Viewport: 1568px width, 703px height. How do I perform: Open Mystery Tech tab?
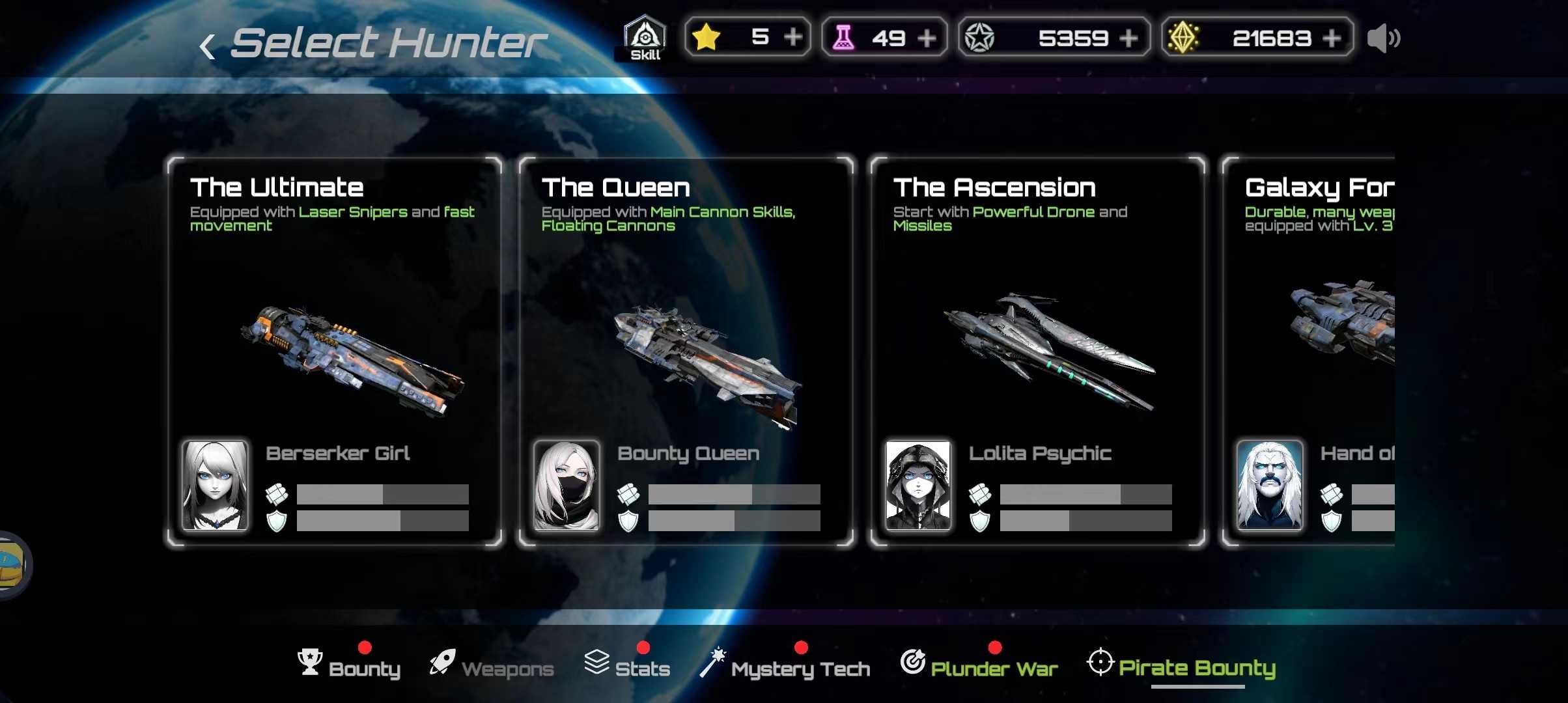tap(785, 667)
